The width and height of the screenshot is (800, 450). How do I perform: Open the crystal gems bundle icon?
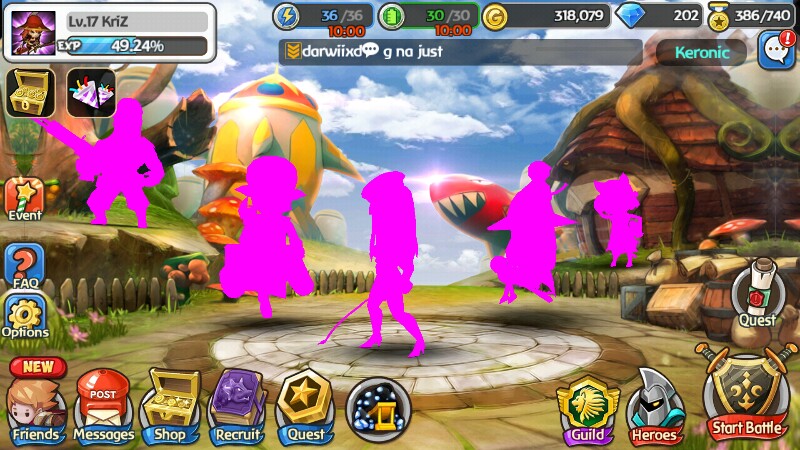tap(91, 93)
